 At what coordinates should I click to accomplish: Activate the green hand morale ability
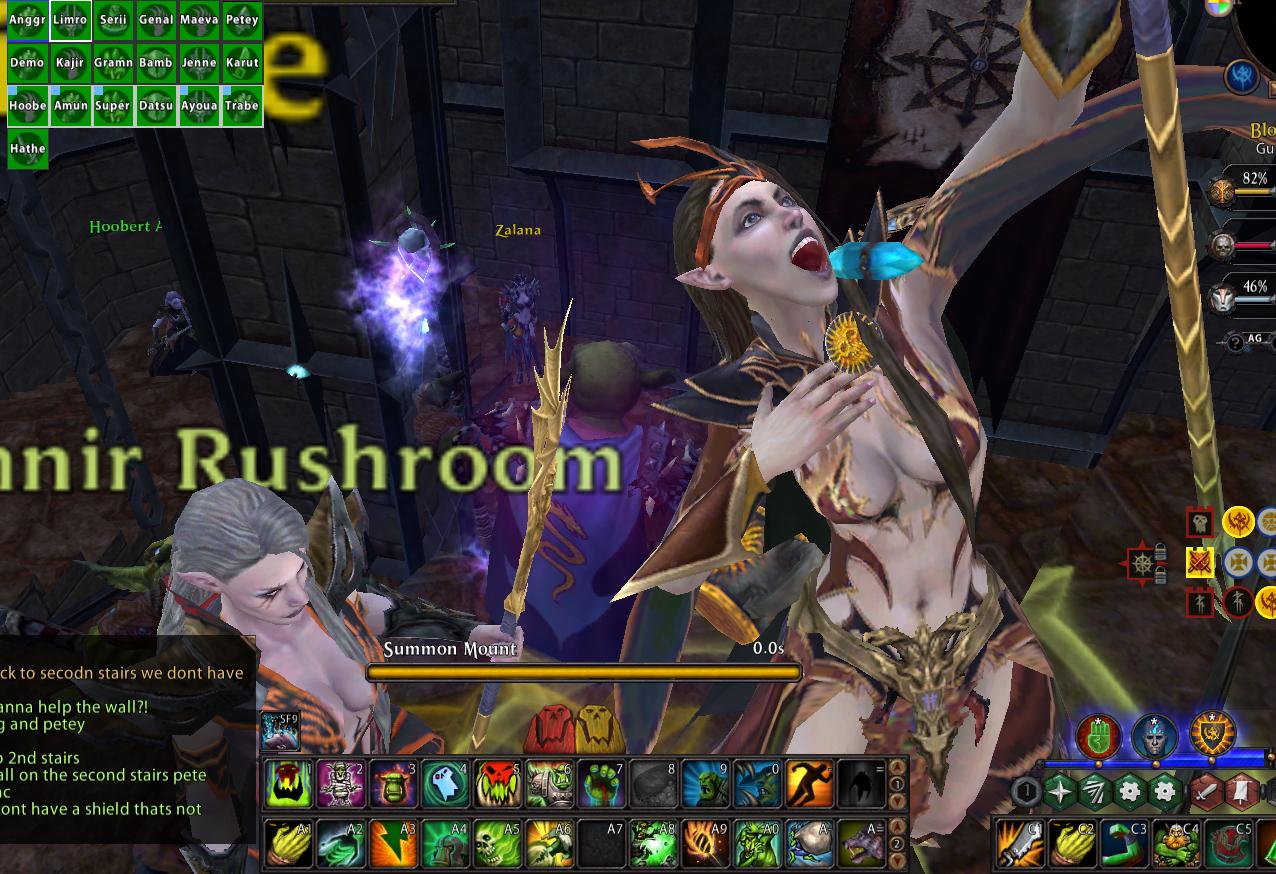point(1097,737)
